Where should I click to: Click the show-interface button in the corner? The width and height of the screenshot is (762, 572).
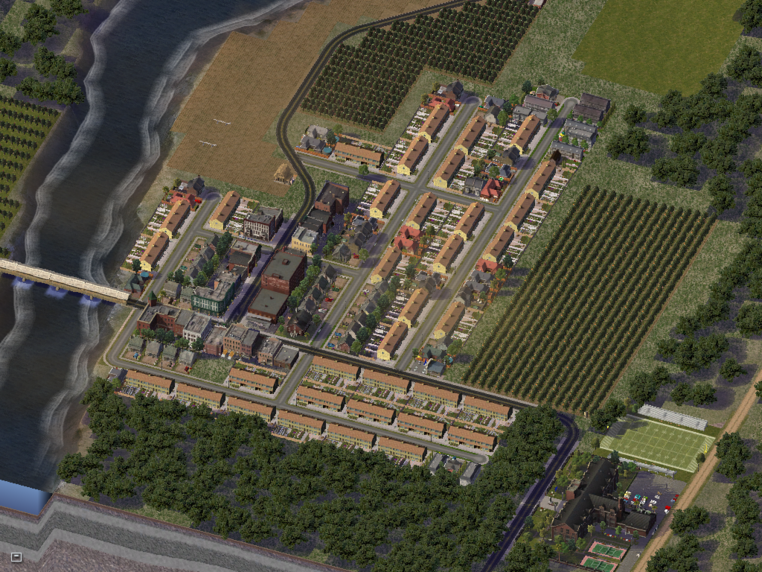click(x=16, y=556)
